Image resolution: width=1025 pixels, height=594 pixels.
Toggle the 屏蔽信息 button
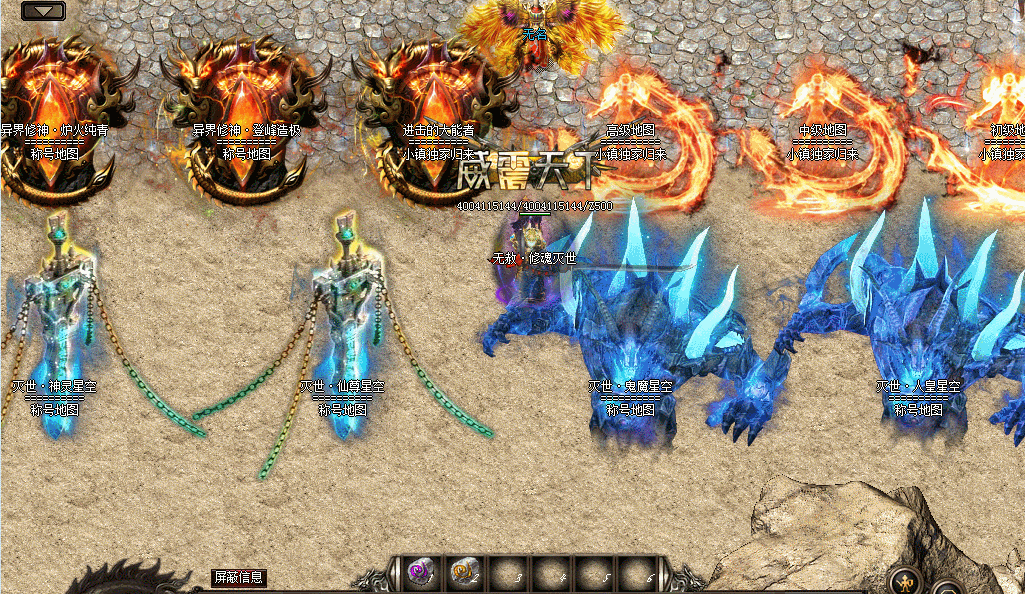click(x=239, y=577)
